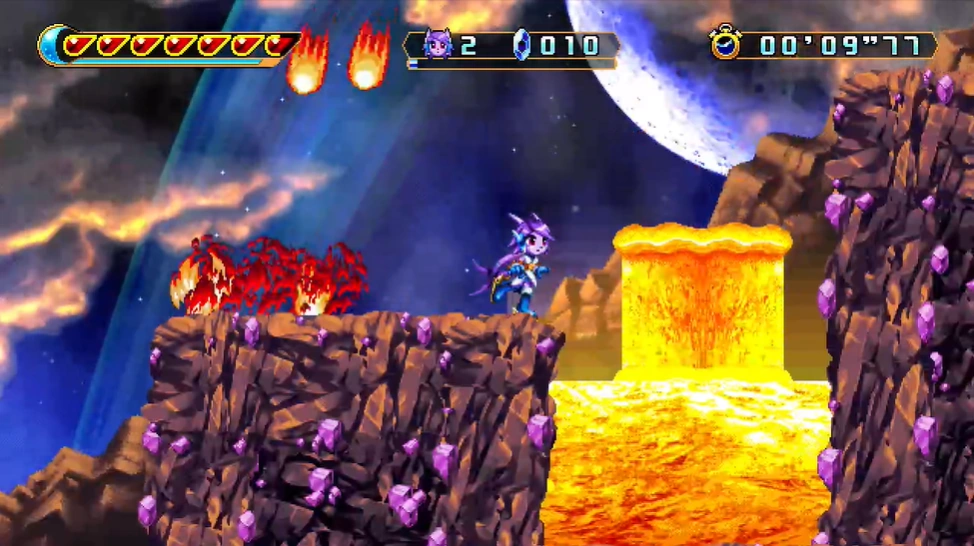Click the Lilac character lives icon
The image size is (974, 546).
point(438,44)
